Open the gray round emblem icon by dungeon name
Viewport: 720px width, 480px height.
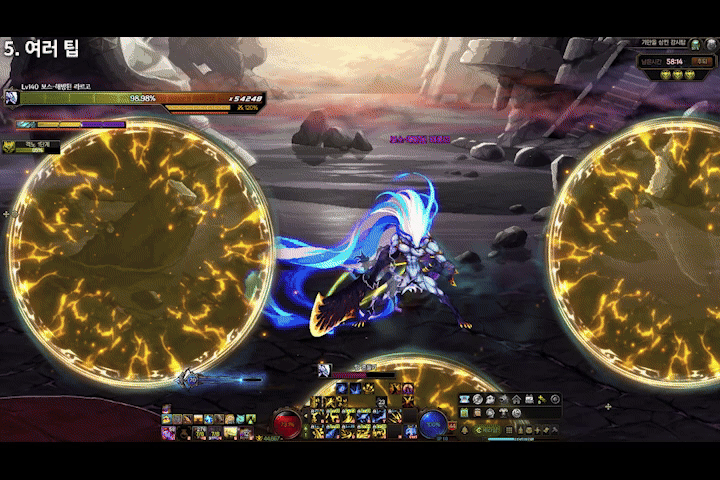712,44
